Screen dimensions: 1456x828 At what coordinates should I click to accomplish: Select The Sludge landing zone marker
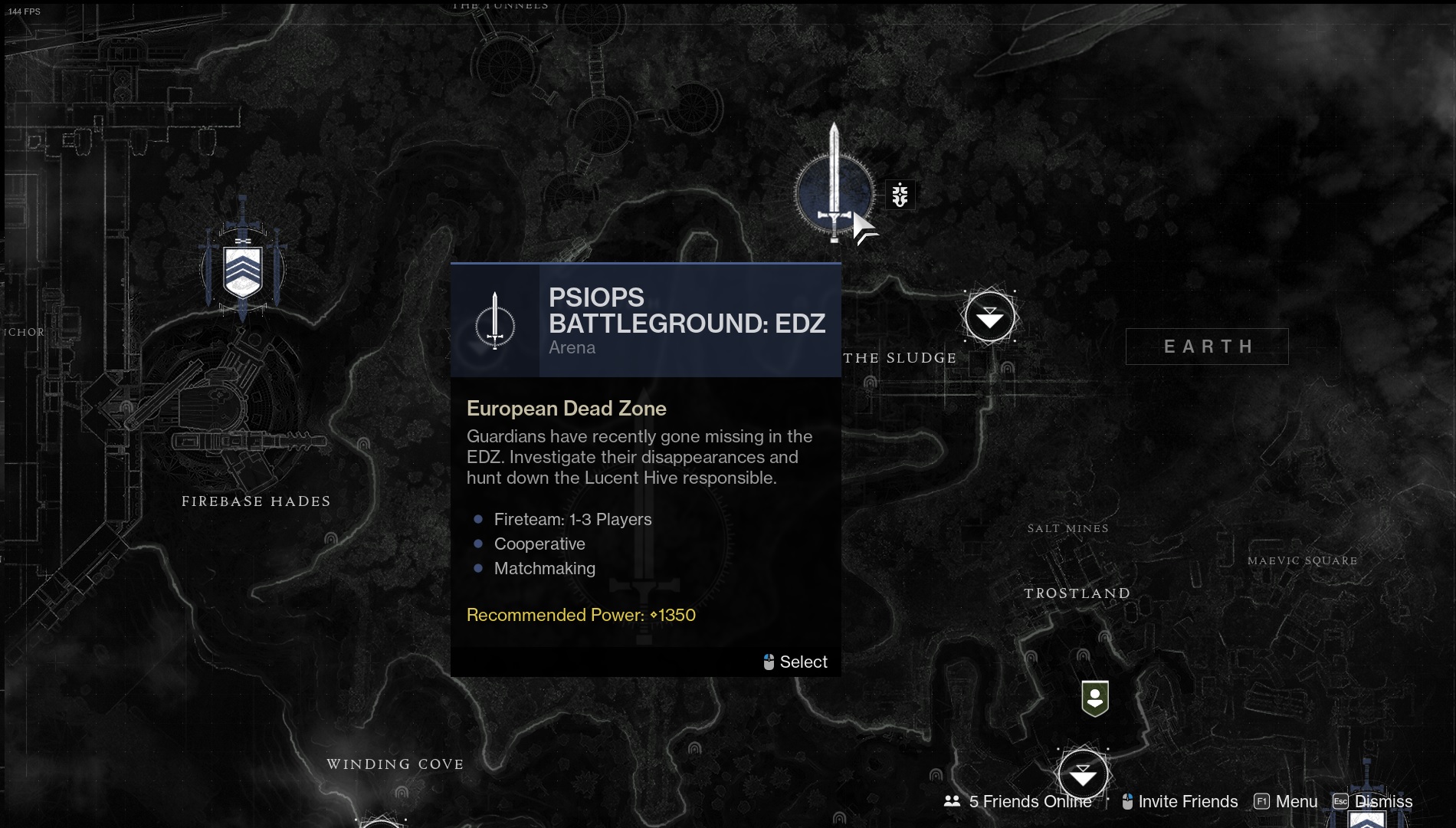pyautogui.click(x=989, y=317)
